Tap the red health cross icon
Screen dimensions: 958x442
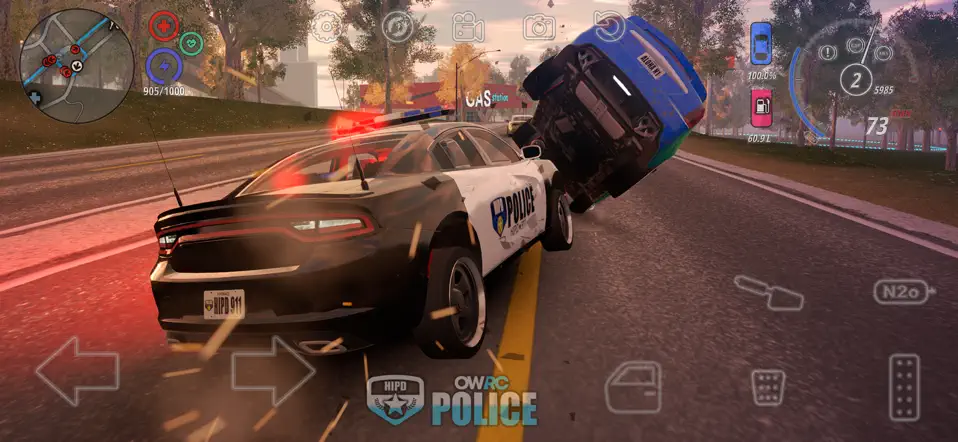(x=164, y=26)
